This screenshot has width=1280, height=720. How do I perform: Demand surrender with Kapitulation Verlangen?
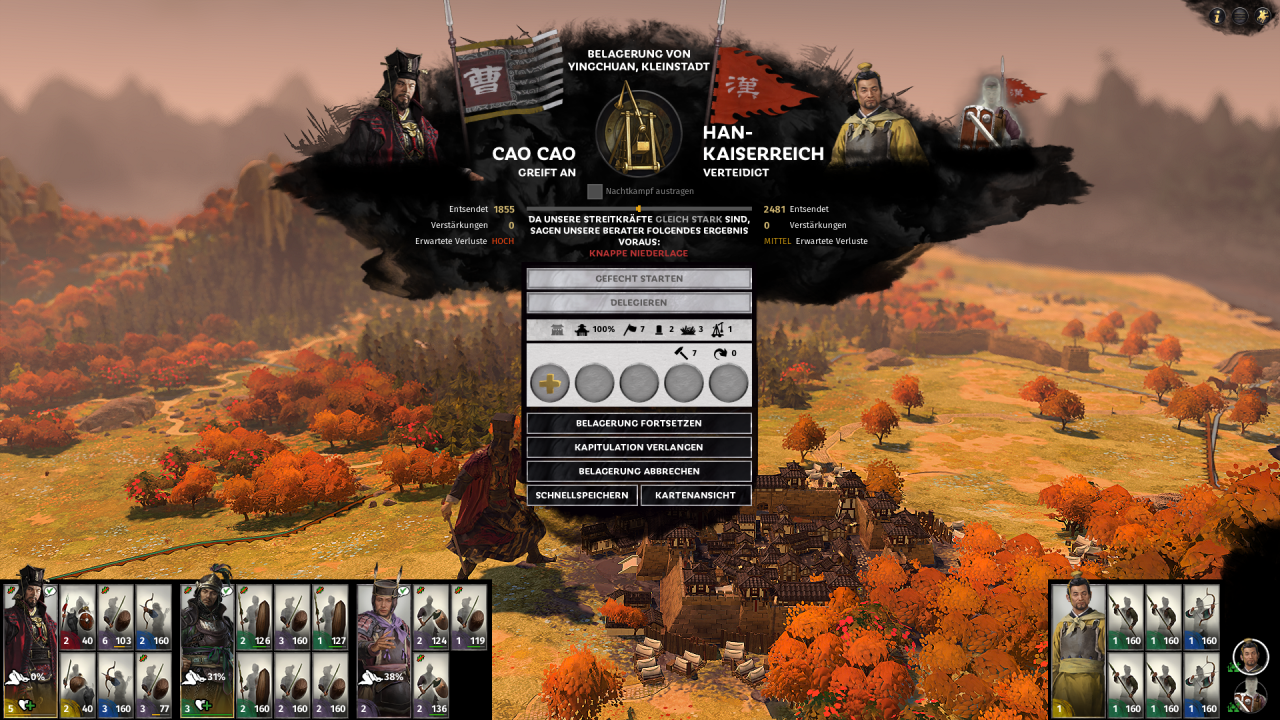tap(639, 447)
